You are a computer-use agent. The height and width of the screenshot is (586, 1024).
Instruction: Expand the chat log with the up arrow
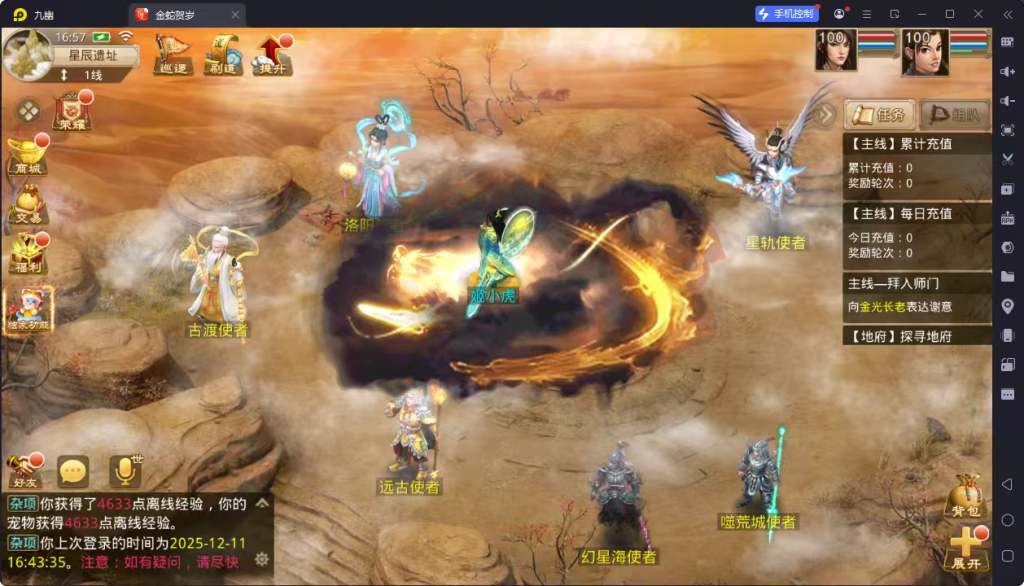pyautogui.click(x=263, y=503)
